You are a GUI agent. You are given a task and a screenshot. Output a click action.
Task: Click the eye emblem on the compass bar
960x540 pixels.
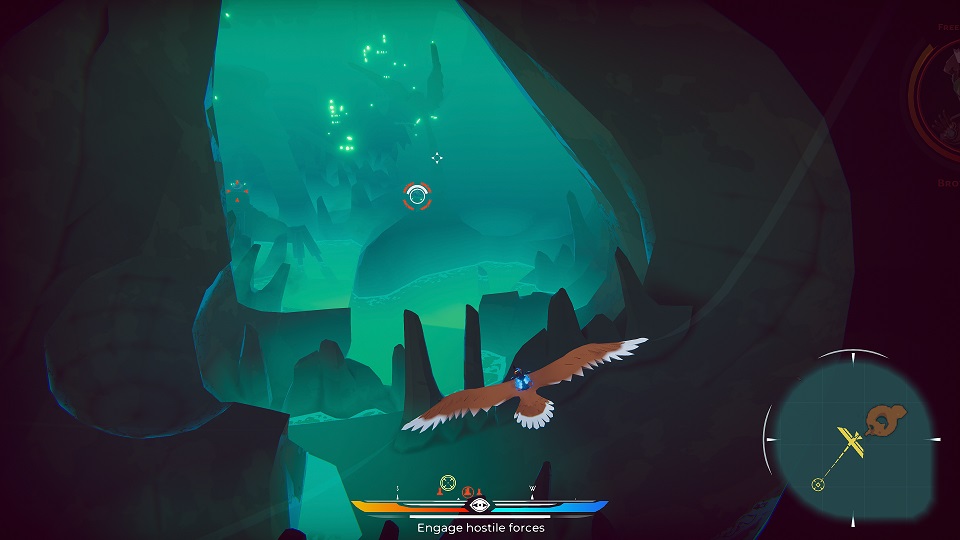point(480,505)
